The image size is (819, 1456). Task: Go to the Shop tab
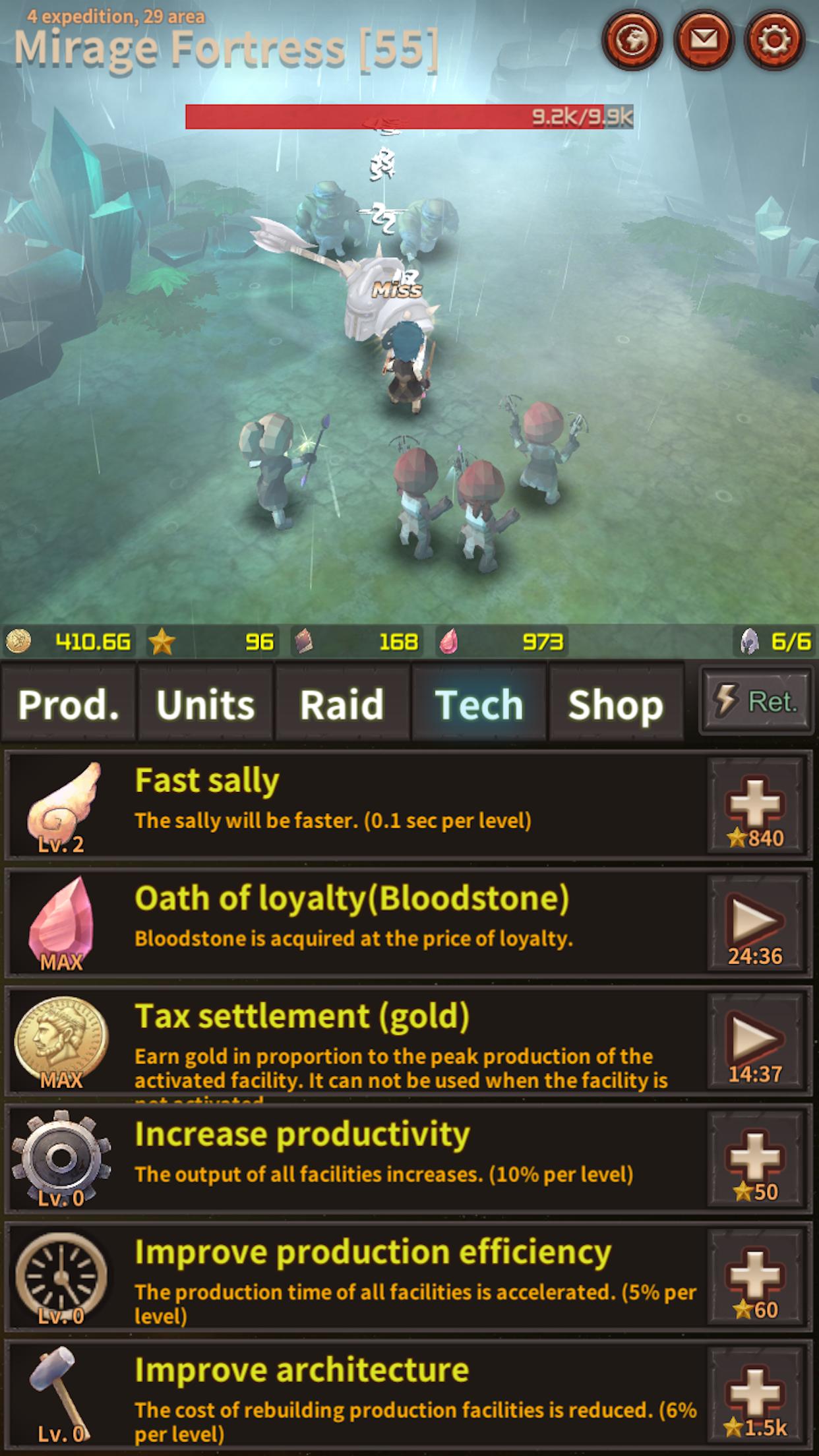click(616, 704)
